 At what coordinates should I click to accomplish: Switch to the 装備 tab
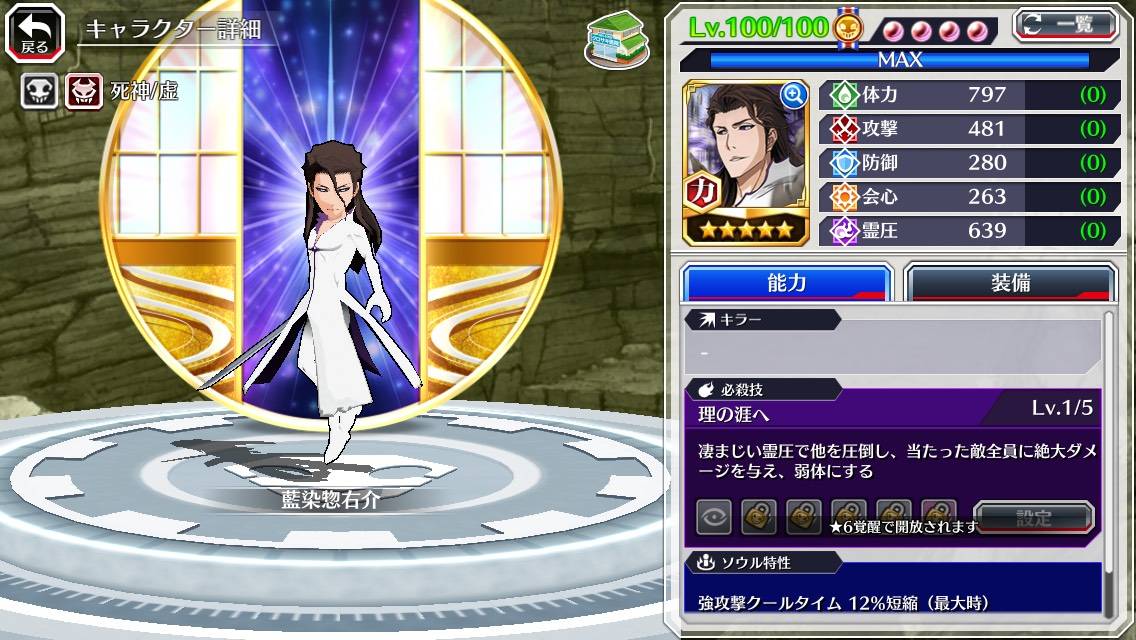coord(1010,283)
